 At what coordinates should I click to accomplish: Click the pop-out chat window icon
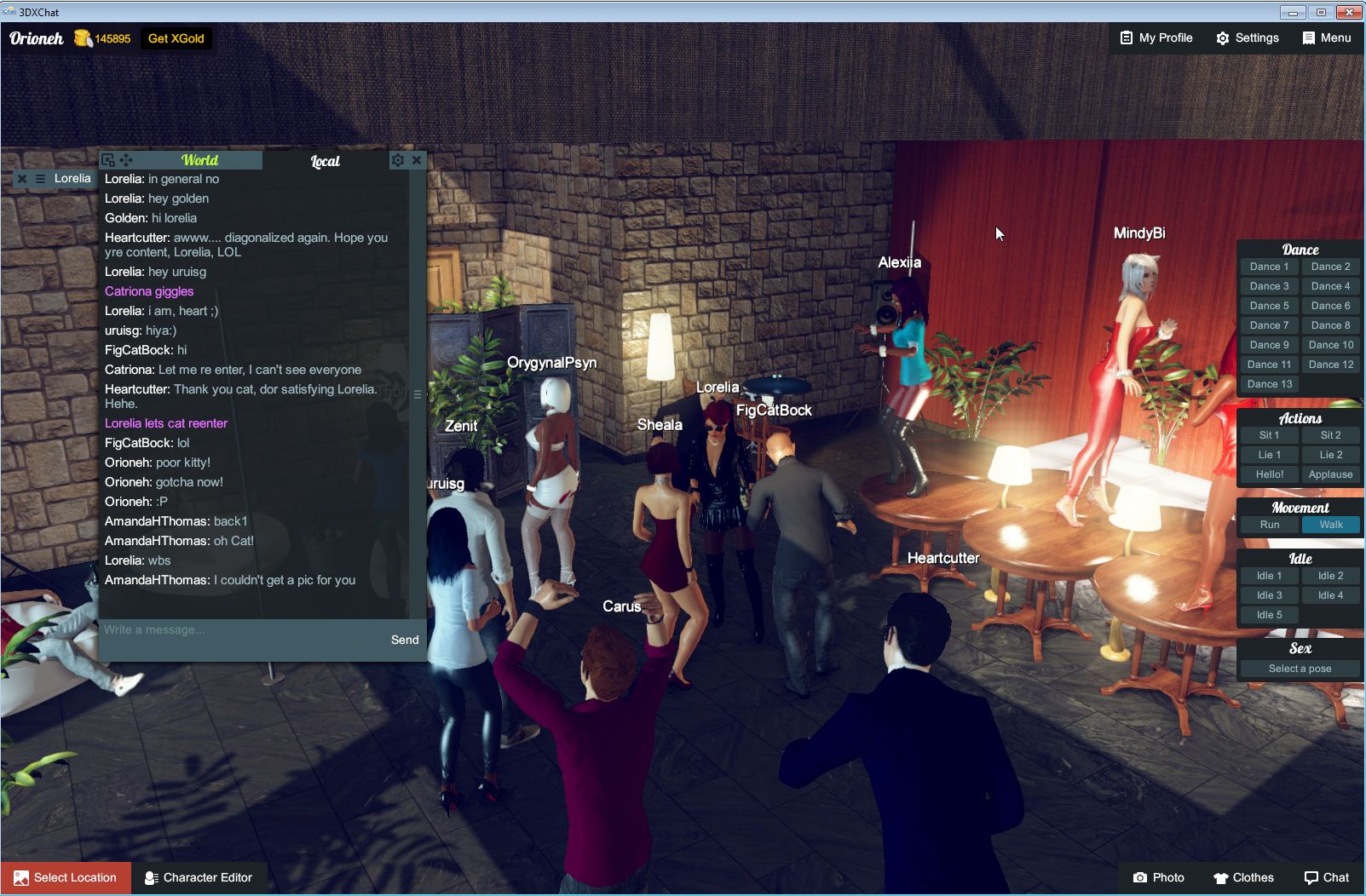point(107,159)
